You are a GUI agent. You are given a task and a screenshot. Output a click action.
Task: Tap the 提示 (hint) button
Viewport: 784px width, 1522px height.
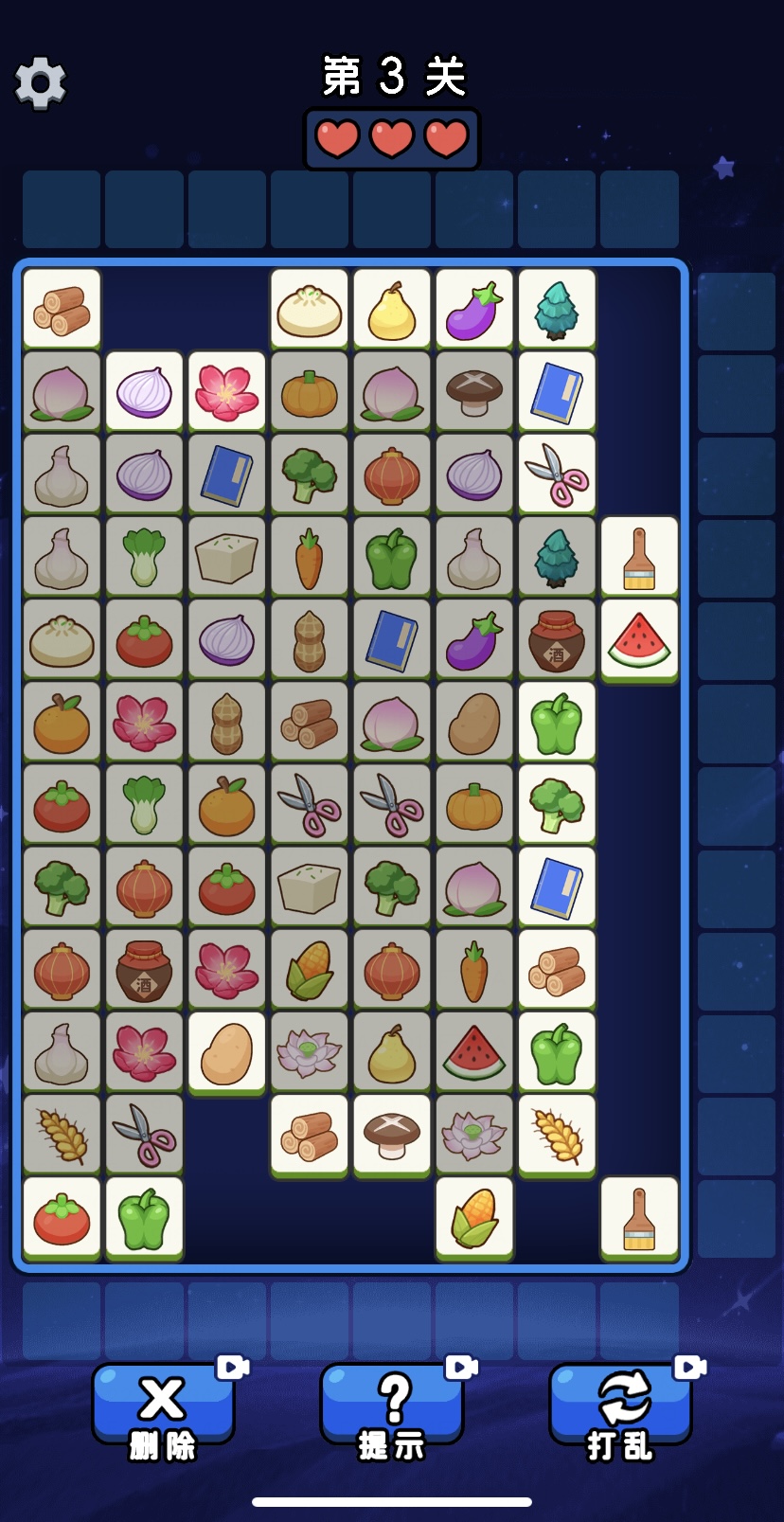pos(392,1405)
